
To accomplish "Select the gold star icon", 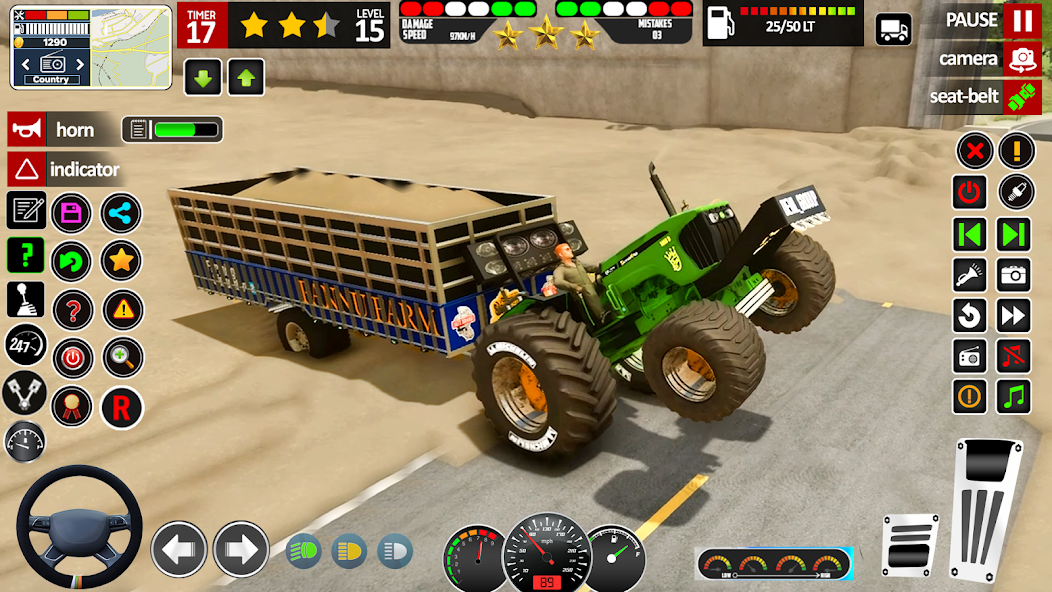I will pyautogui.click(x=121, y=261).
